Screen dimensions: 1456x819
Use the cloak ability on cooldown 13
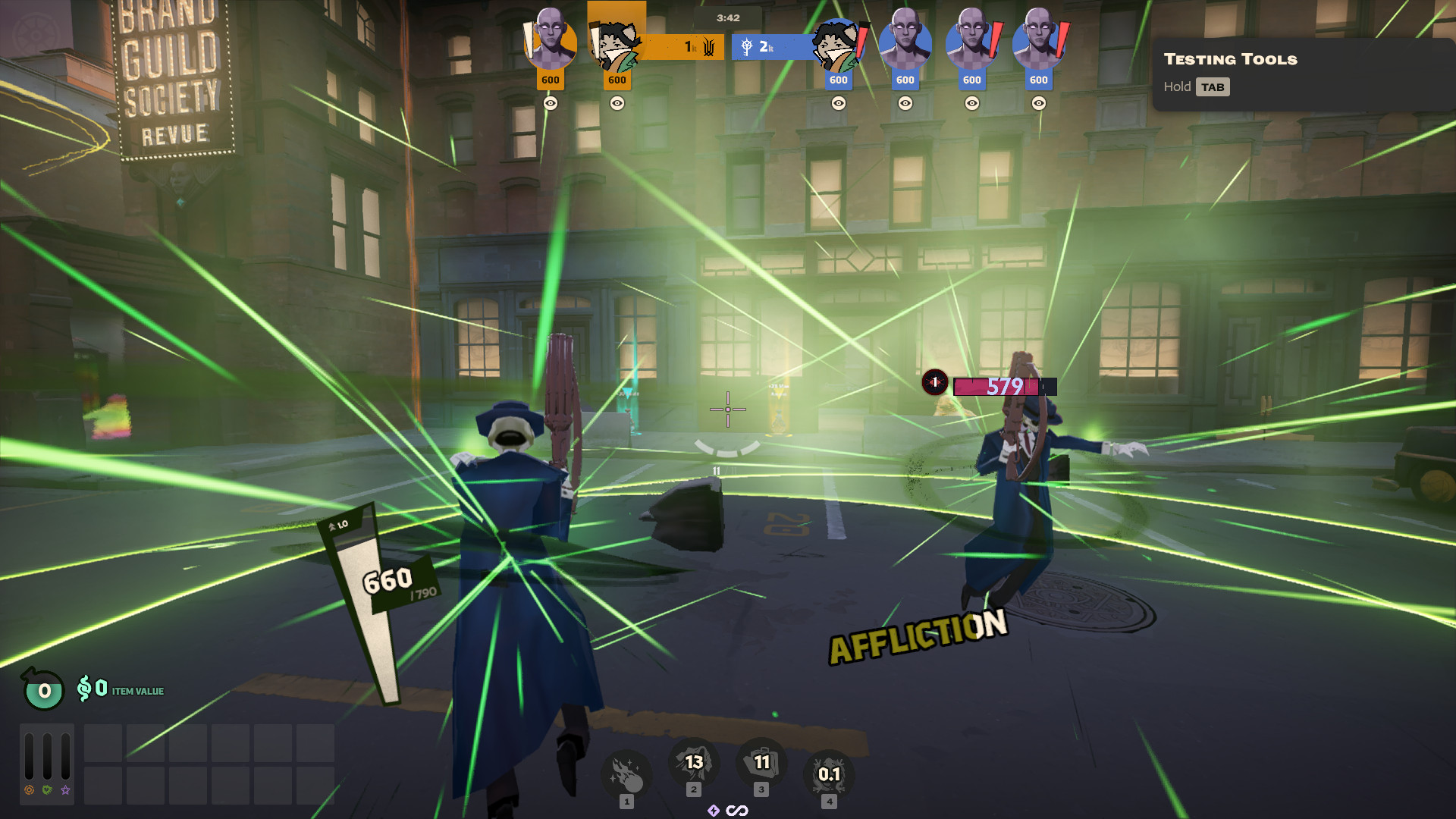click(x=693, y=763)
